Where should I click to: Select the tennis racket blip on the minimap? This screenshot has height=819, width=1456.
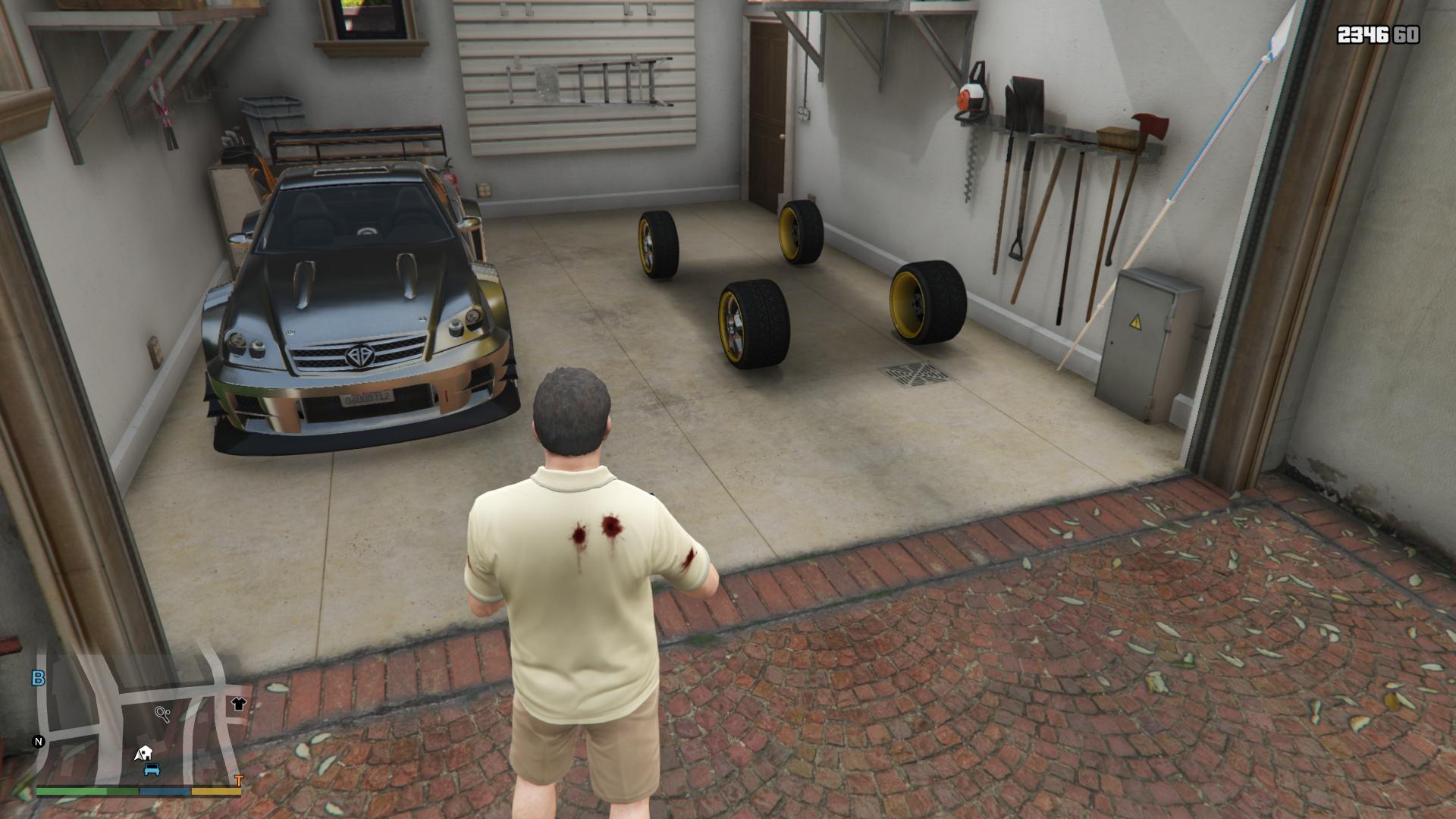coord(162,713)
